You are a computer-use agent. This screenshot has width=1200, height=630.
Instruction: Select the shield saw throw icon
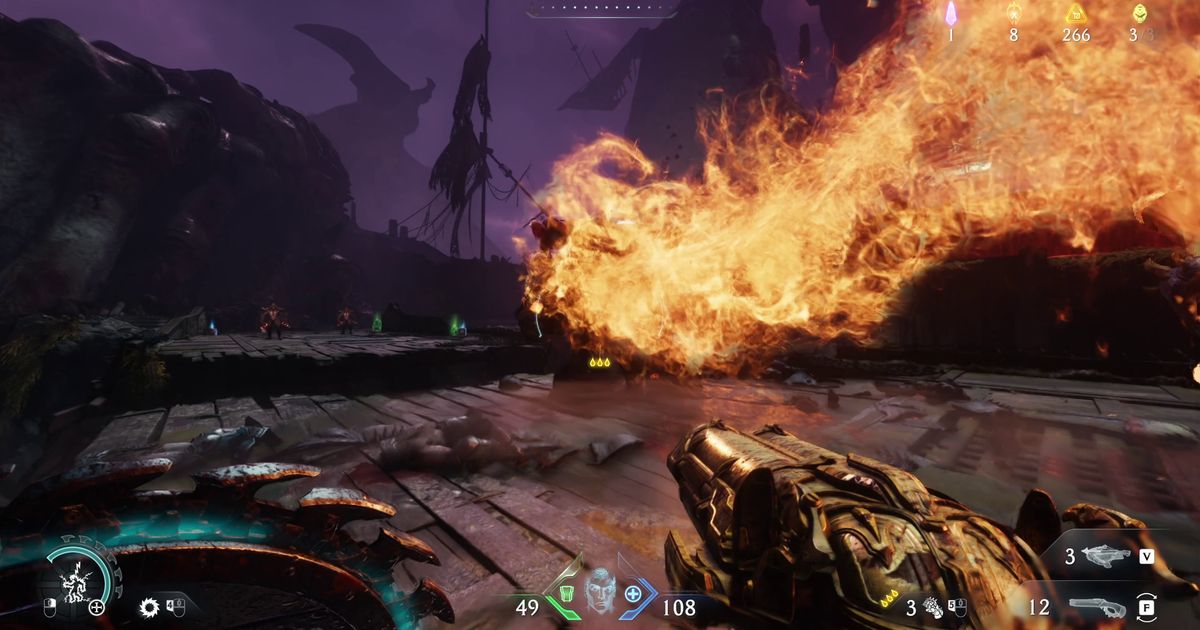coord(150,606)
